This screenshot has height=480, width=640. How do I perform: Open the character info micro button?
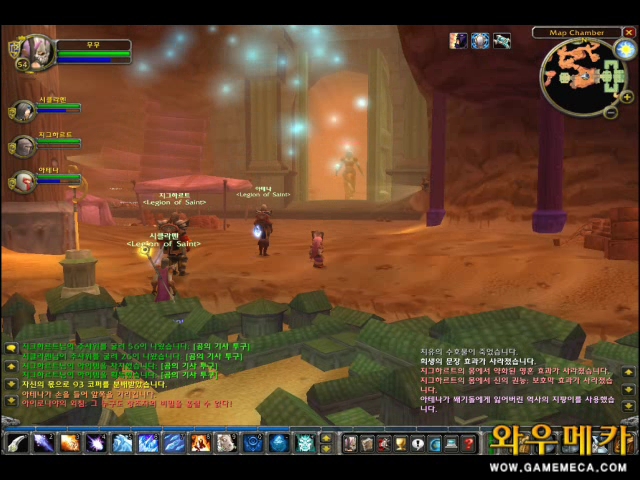(351, 443)
